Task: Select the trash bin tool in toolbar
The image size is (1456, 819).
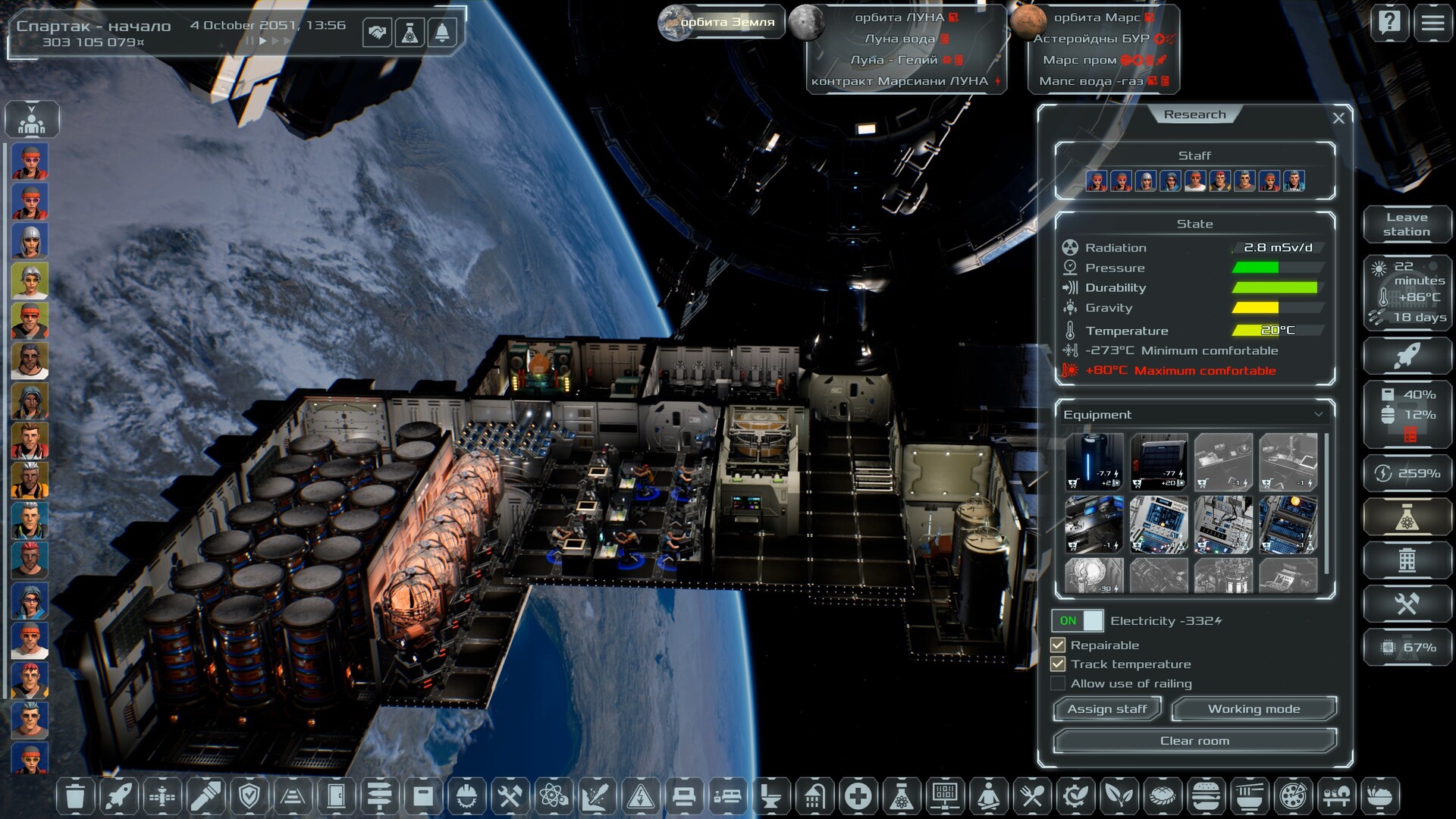Action: 75,797
